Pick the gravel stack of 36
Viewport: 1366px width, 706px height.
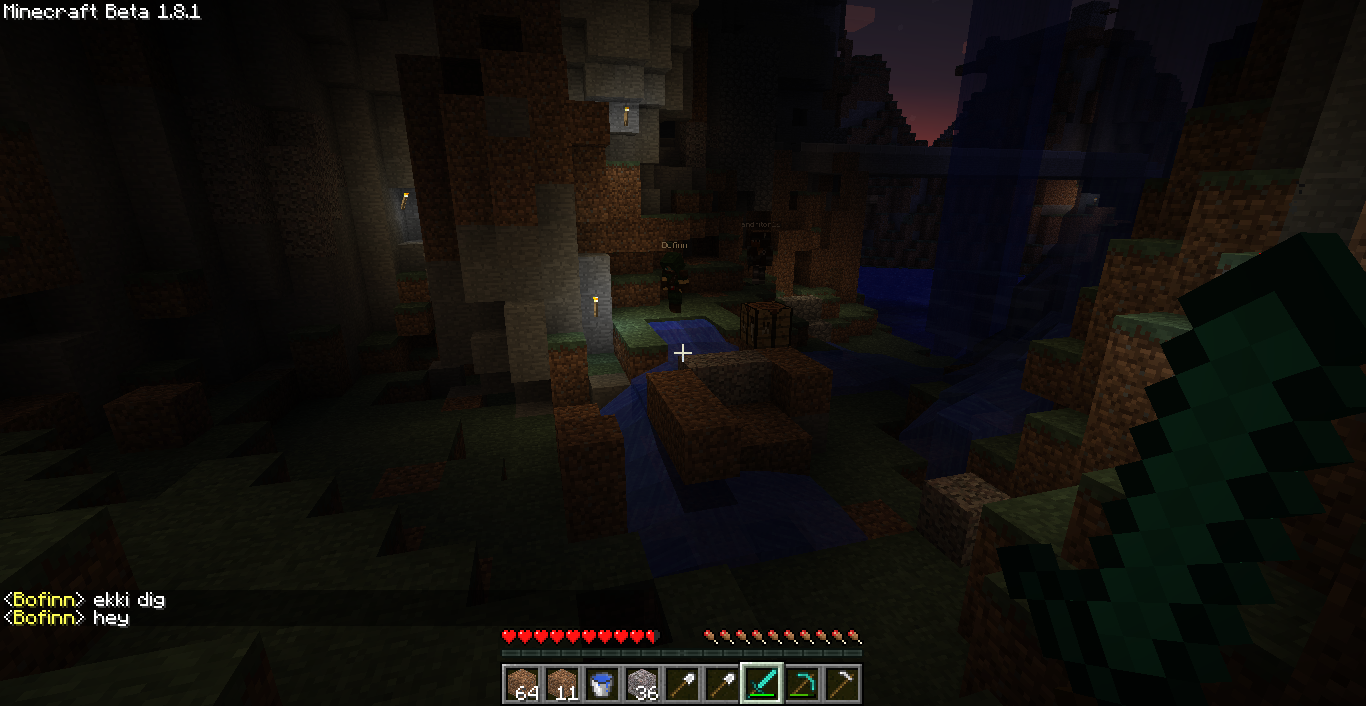(x=642, y=684)
